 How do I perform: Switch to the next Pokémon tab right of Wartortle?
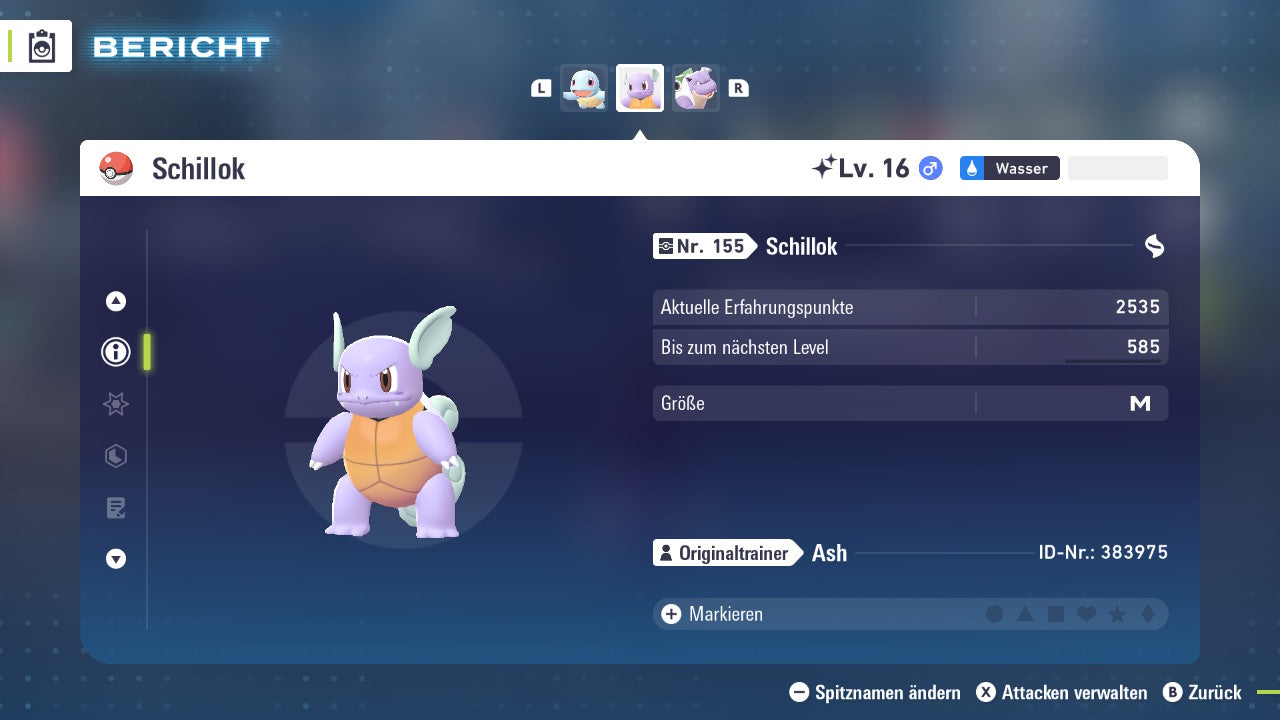(x=696, y=88)
